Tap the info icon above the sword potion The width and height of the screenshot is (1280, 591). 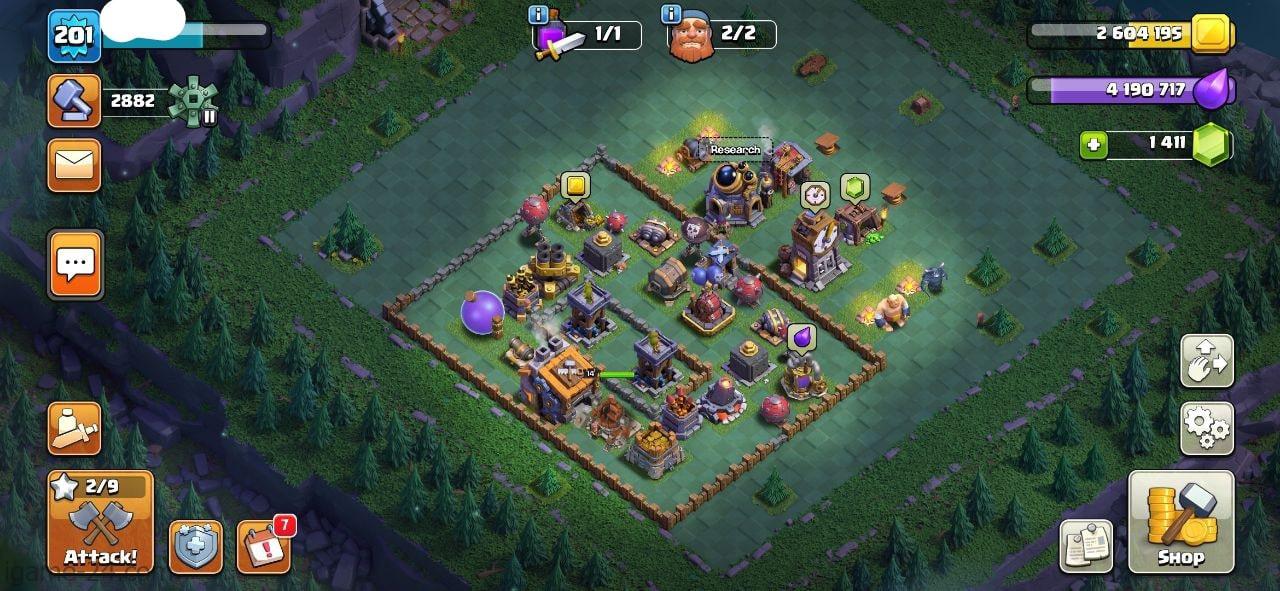click(x=538, y=14)
